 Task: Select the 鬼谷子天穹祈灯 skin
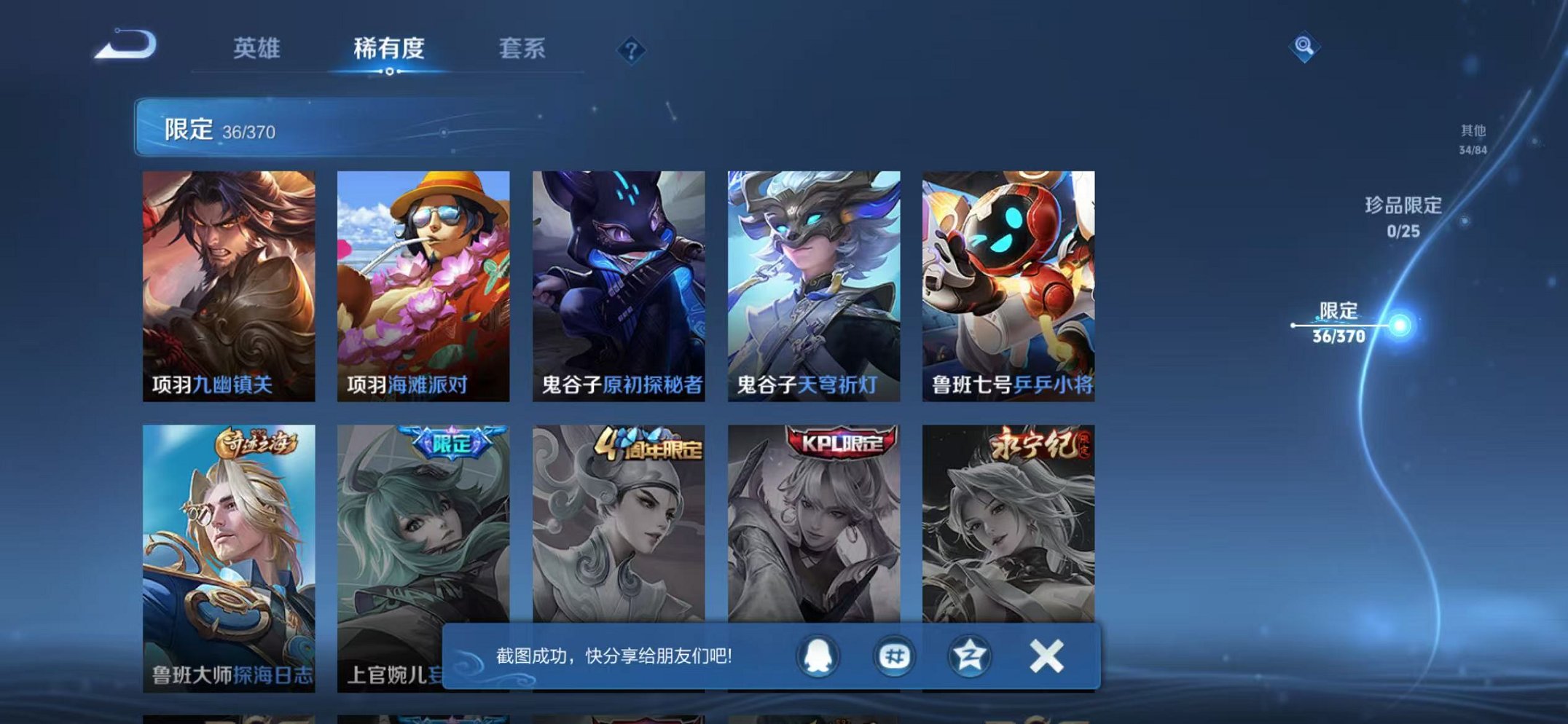(x=814, y=277)
